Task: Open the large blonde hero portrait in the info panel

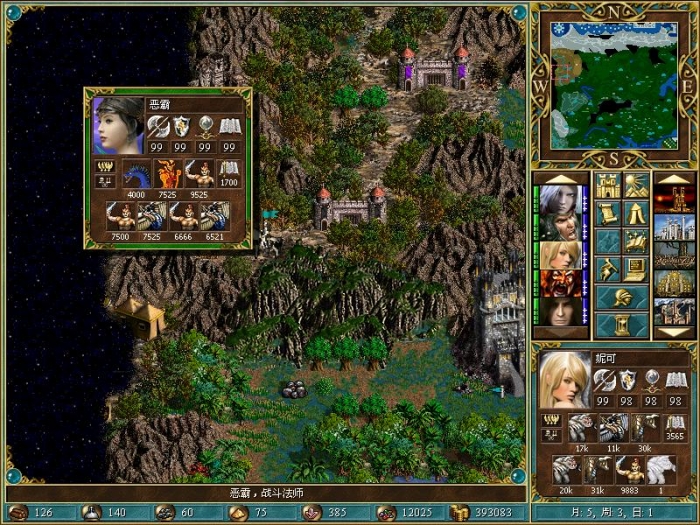Action: click(x=564, y=380)
